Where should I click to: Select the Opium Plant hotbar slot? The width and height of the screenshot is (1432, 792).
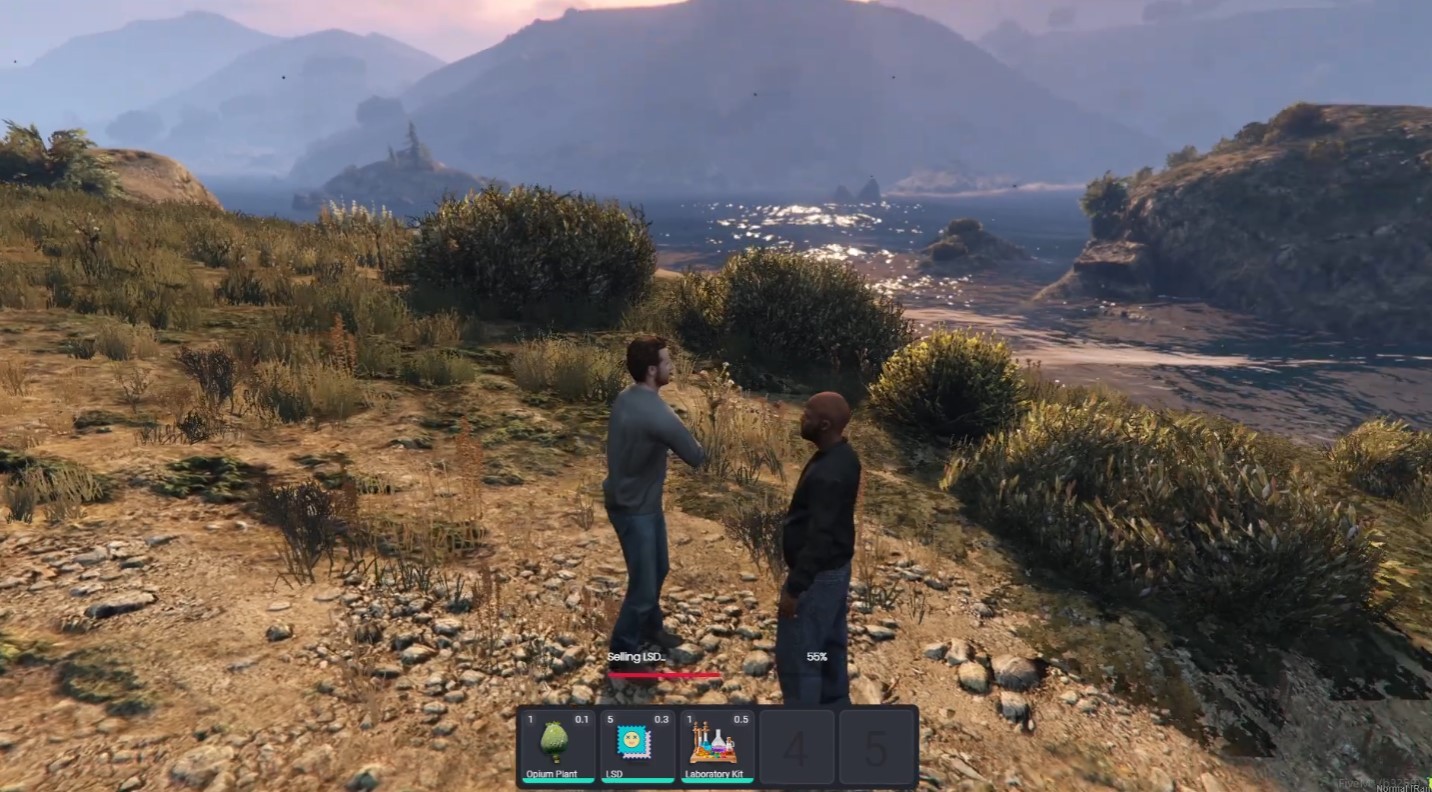pos(556,746)
